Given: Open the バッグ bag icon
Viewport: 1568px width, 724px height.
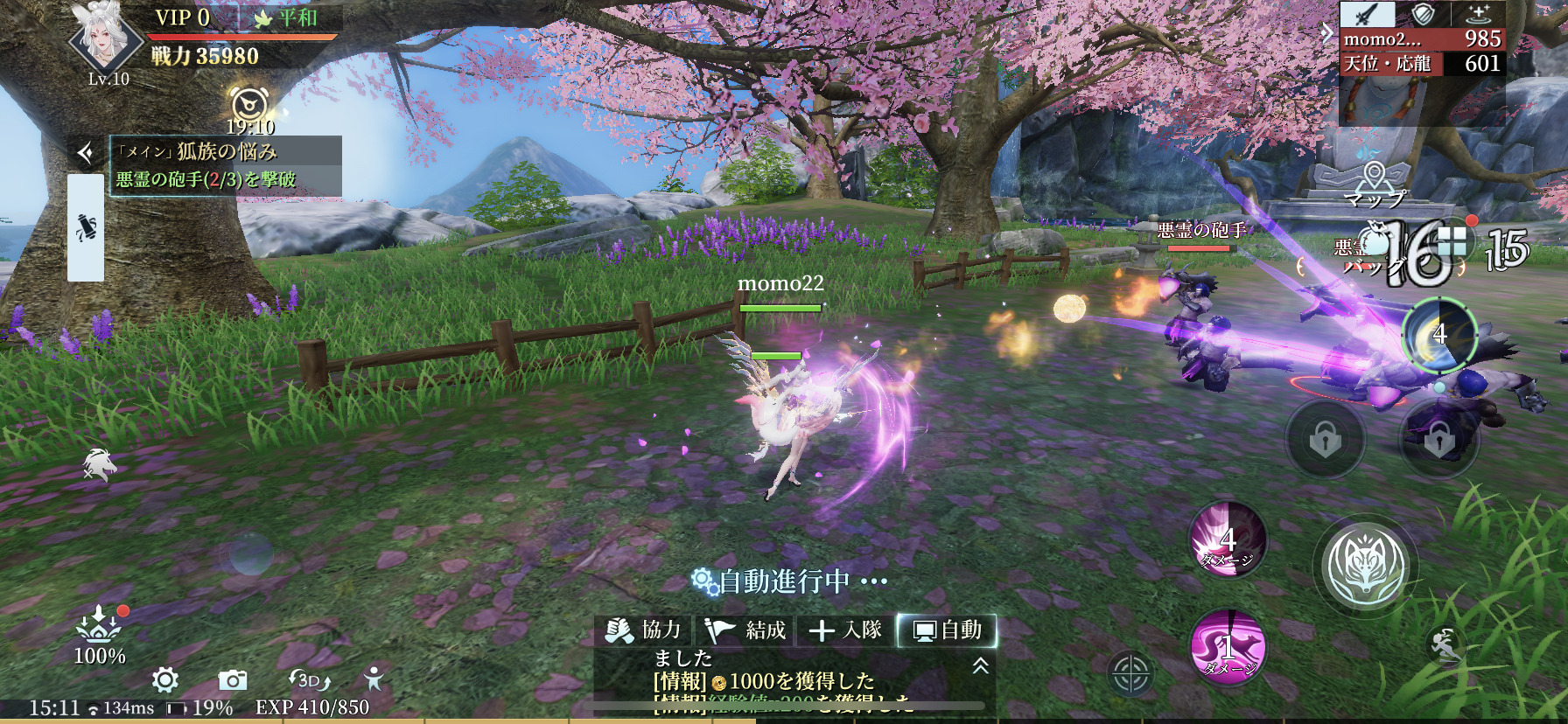Looking at the screenshot, I should tap(1375, 254).
